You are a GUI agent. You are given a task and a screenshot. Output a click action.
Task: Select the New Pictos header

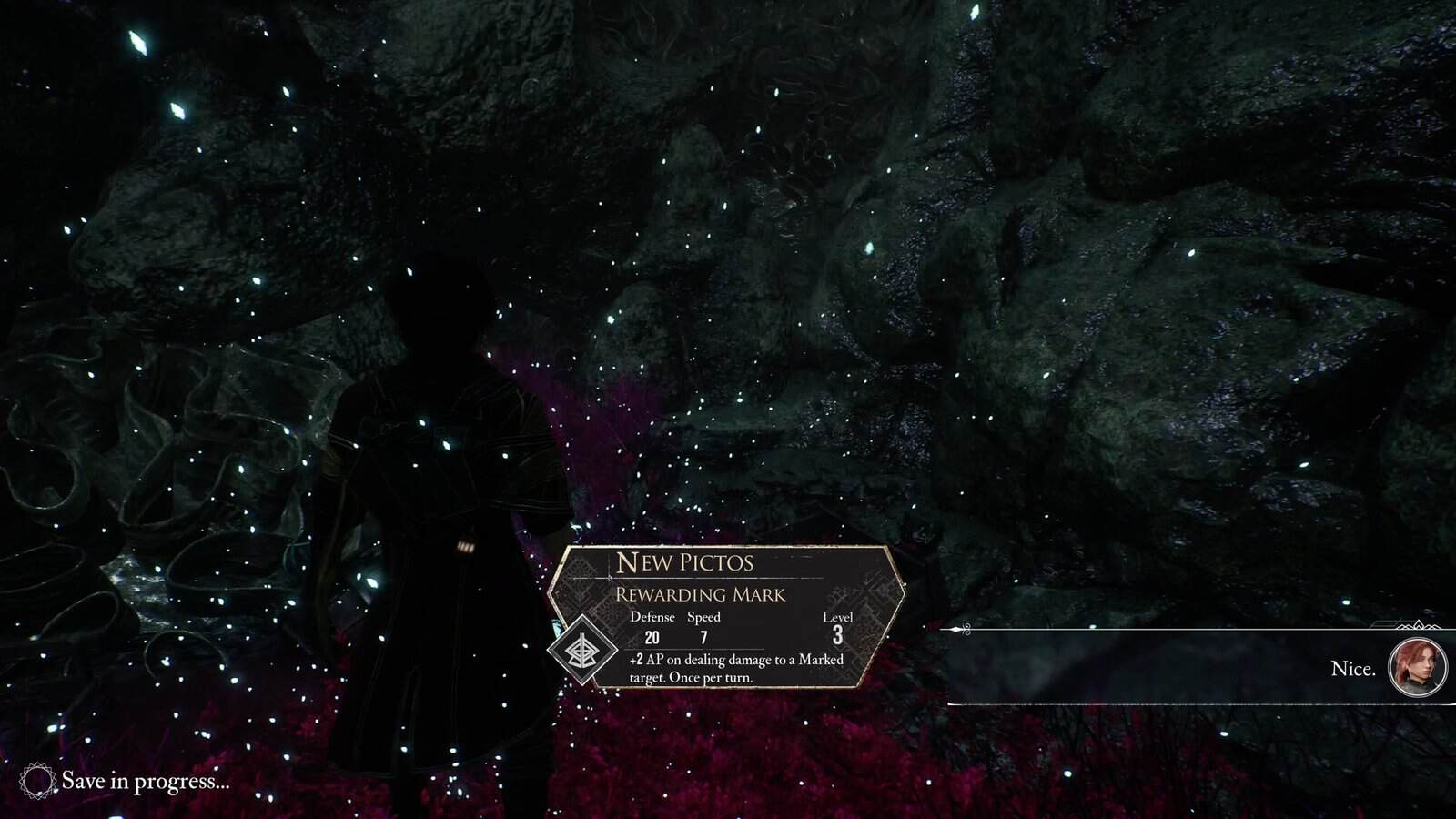pyautogui.click(x=685, y=563)
